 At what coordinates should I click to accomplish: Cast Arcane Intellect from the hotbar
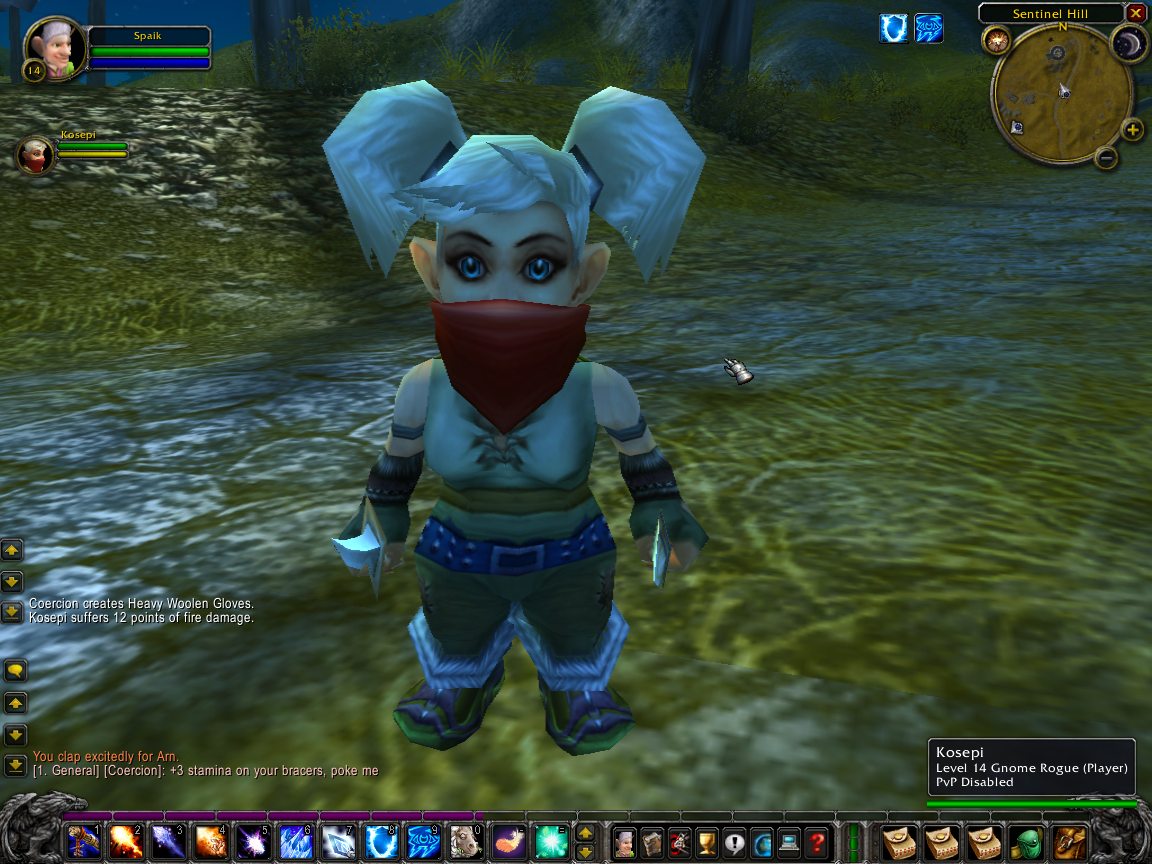(x=424, y=842)
